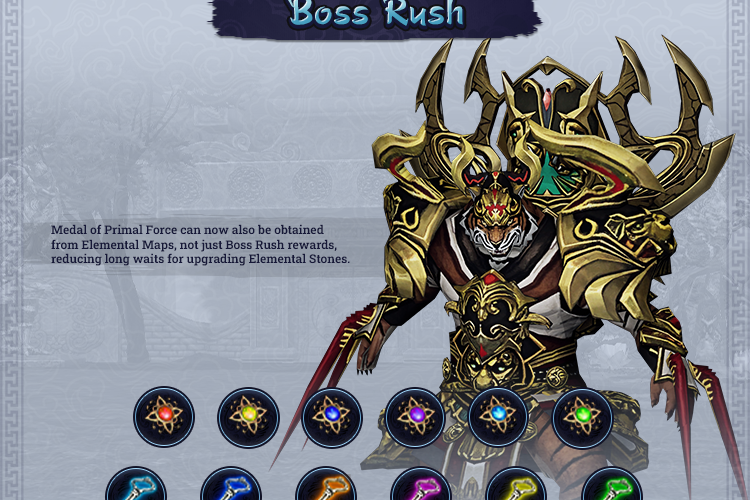Select the red-gem medal icon
Viewport: 750px width, 500px height.
164,417
